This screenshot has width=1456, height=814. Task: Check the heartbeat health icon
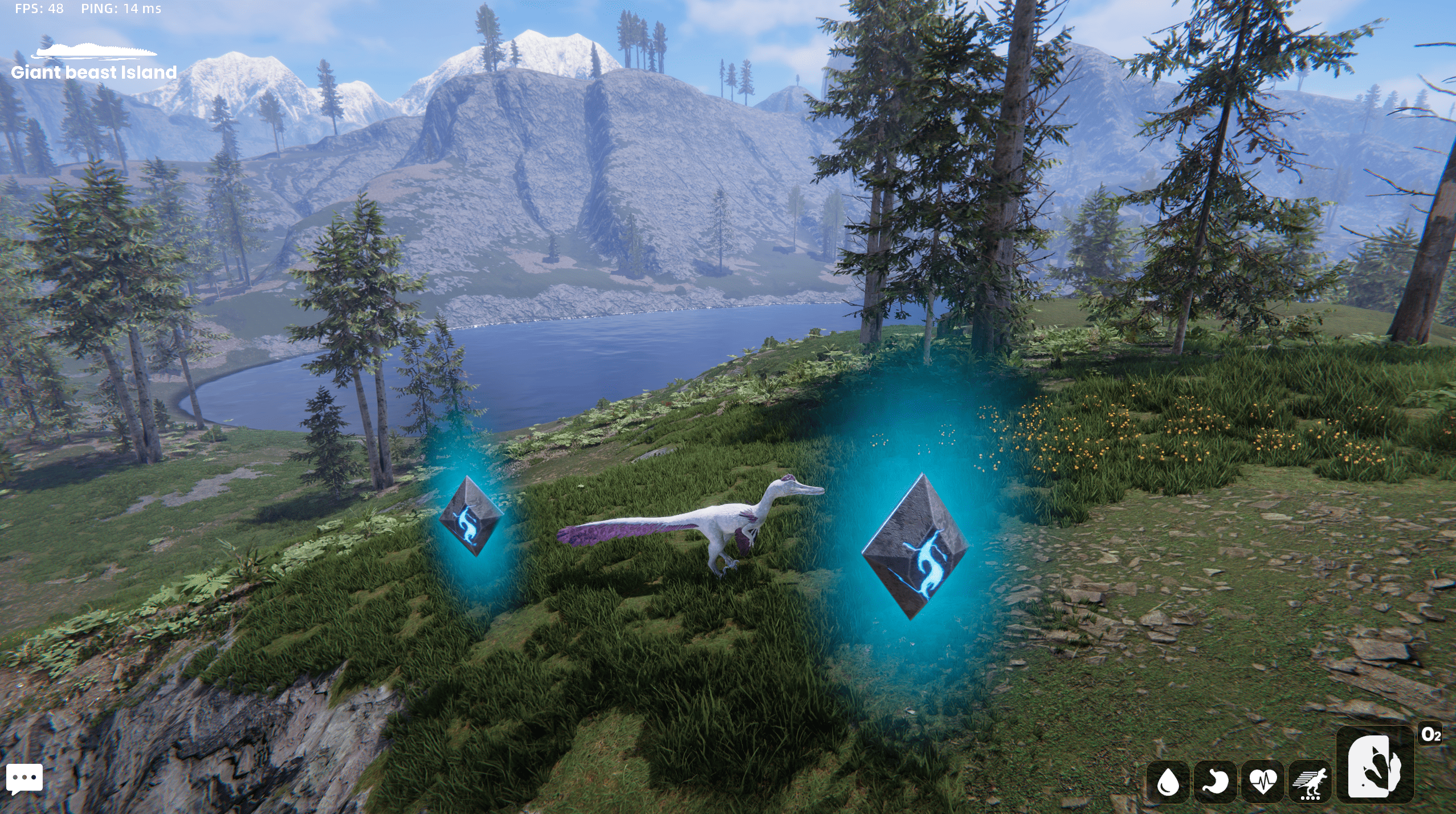click(x=1262, y=782)
